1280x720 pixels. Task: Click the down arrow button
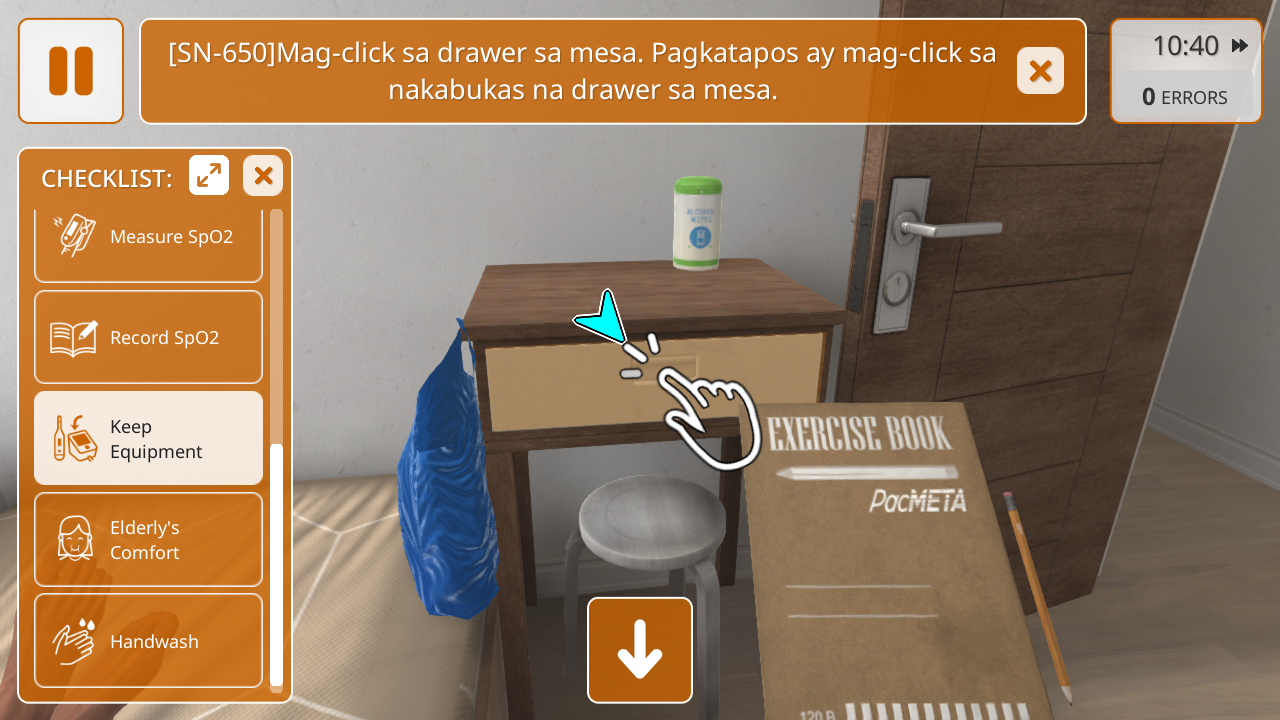(x=640, y=650)
